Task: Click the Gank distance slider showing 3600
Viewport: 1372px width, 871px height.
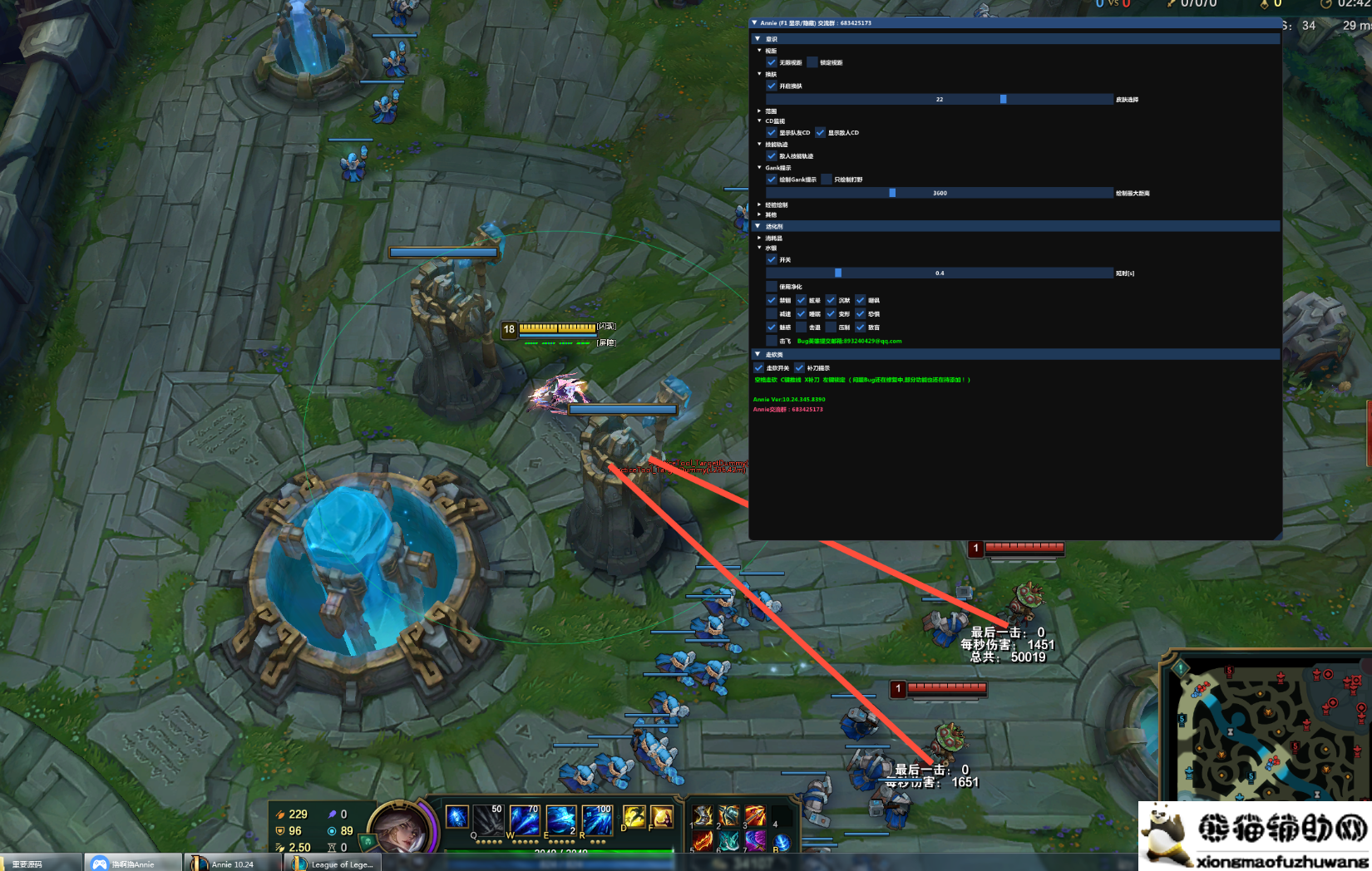Action: (x=940, y=193)
